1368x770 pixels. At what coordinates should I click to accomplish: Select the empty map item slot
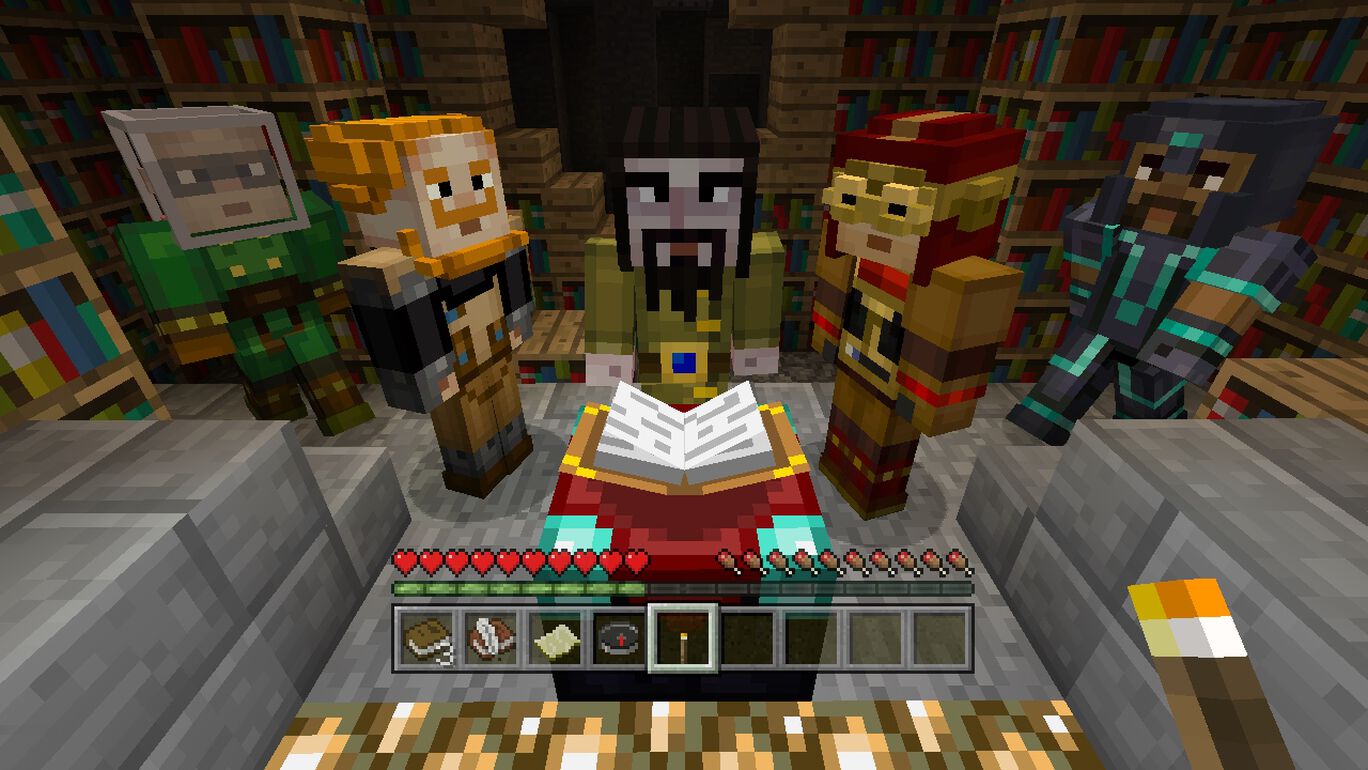click(x=554, y=638)
